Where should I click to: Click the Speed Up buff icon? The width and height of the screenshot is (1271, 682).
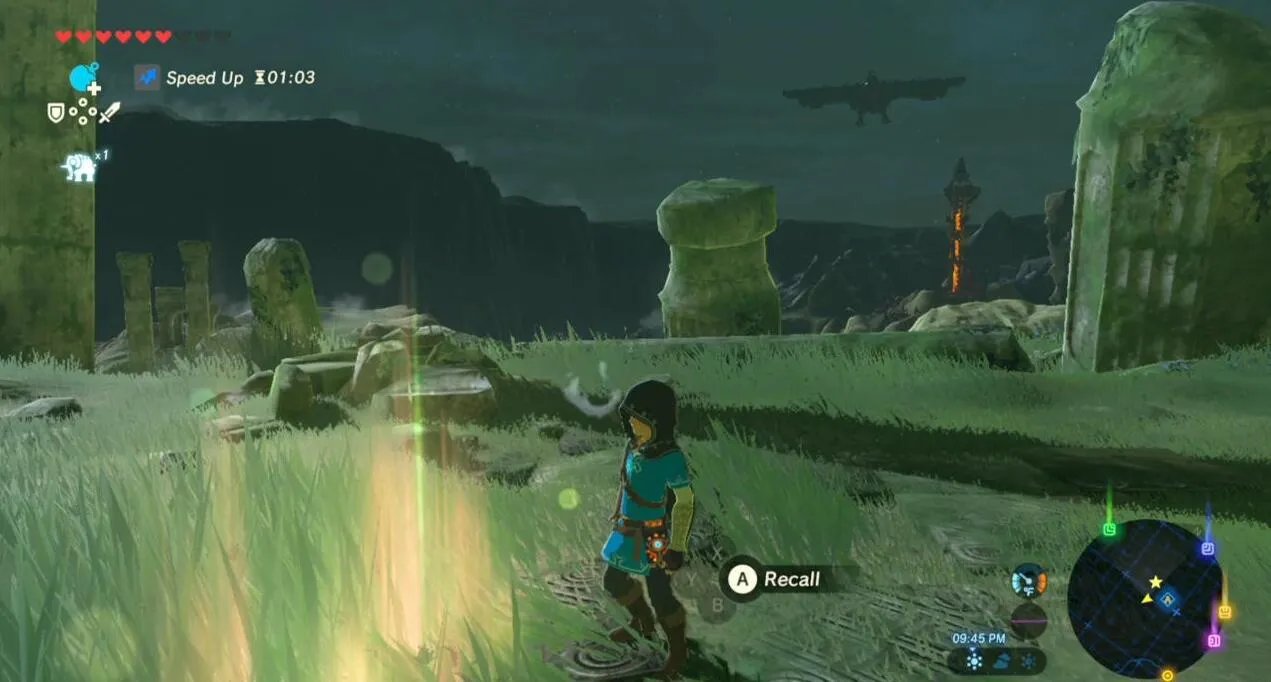coord(147,77)
